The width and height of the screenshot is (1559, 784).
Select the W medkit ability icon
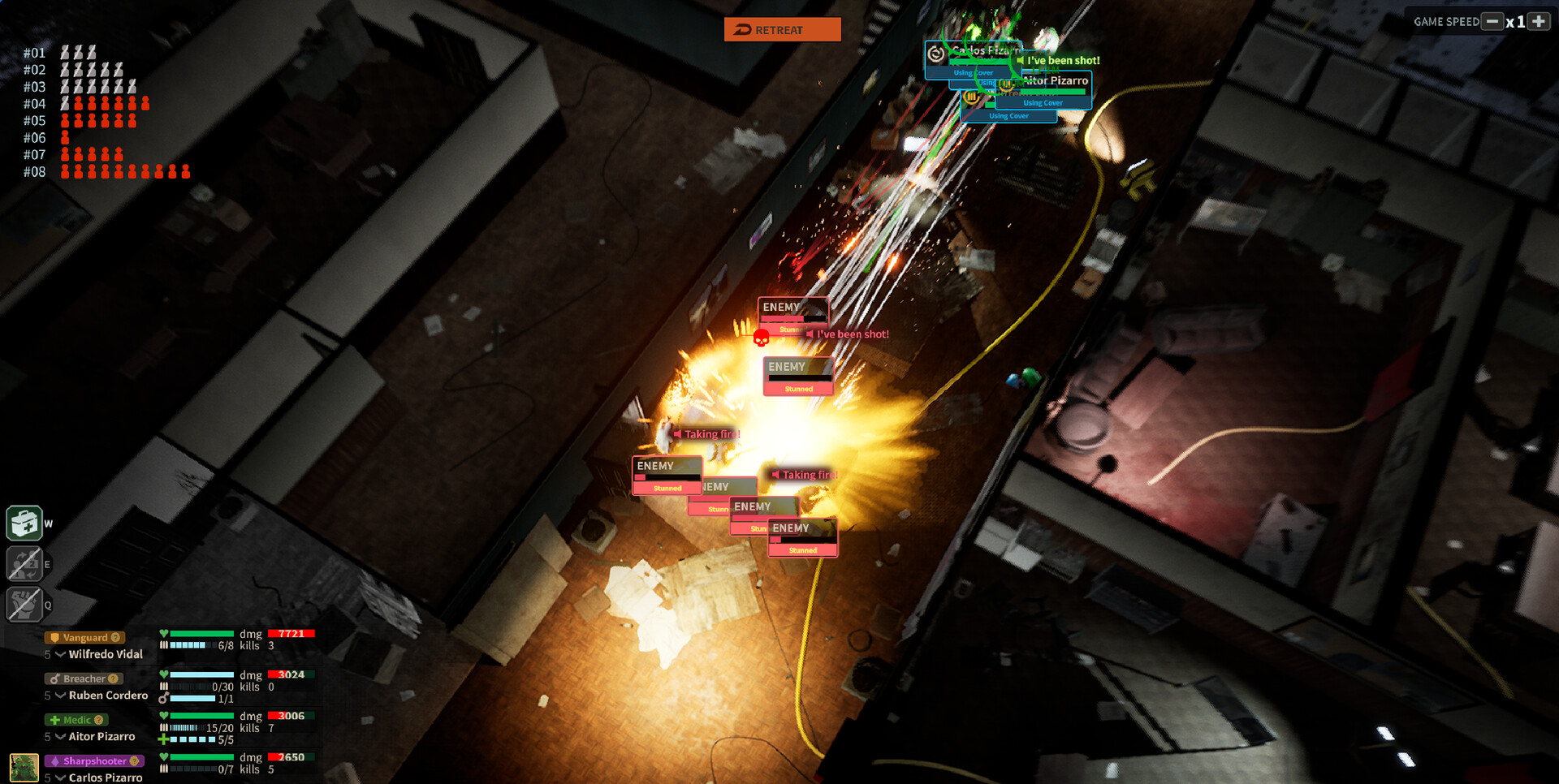click(x=24, y=523)
